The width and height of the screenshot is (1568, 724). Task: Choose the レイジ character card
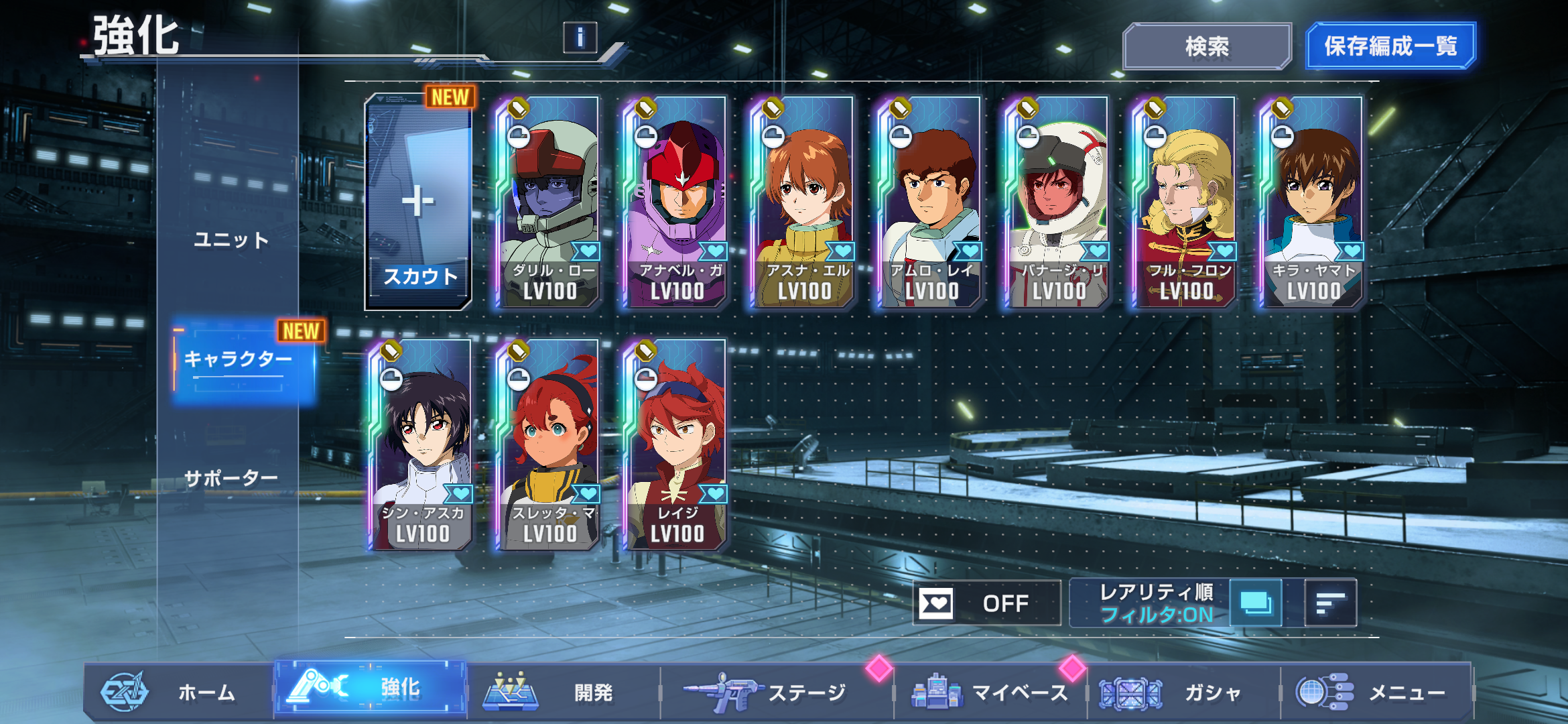[675, 445]
